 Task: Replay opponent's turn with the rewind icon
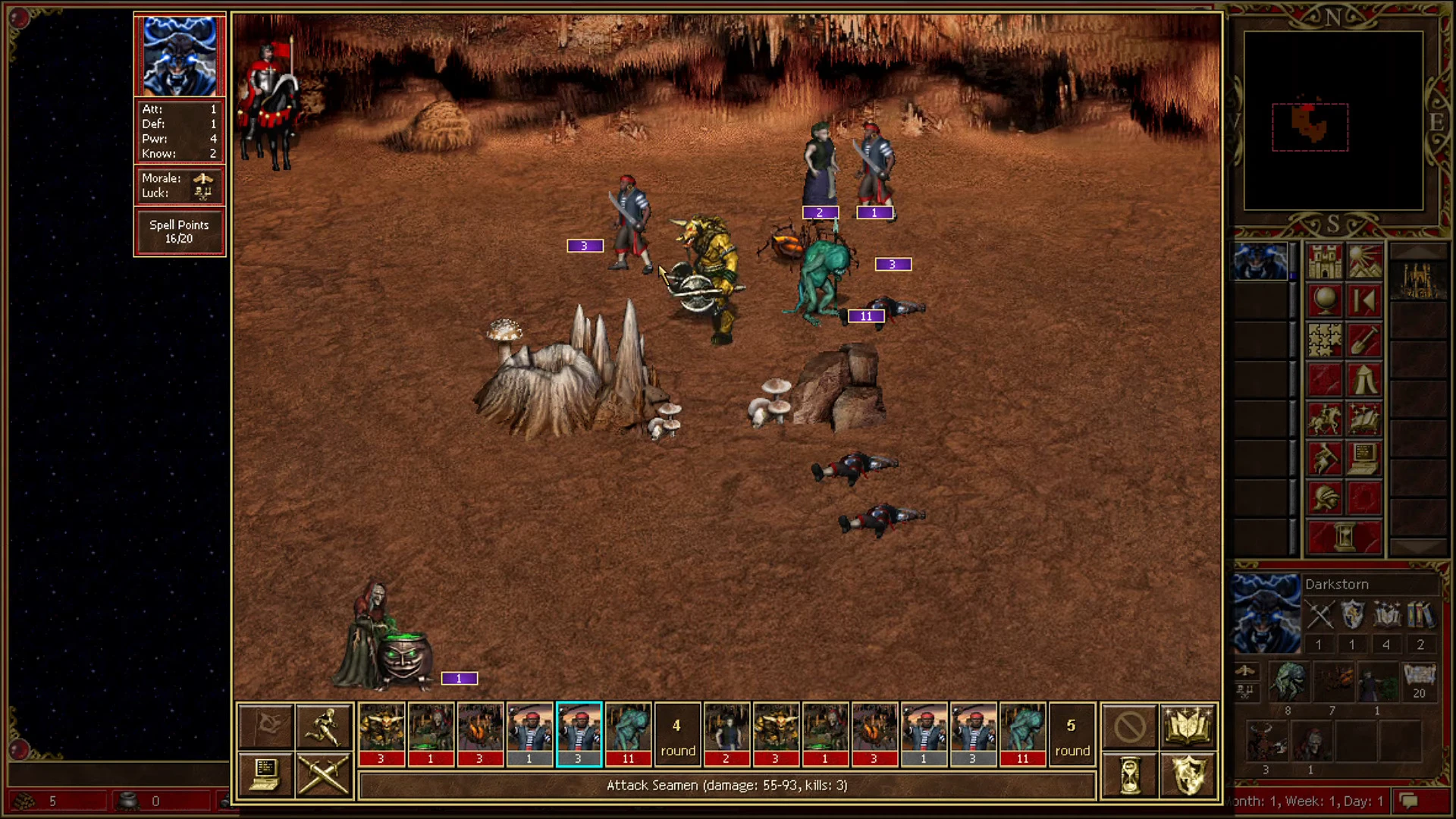(x=1364, y=300)
